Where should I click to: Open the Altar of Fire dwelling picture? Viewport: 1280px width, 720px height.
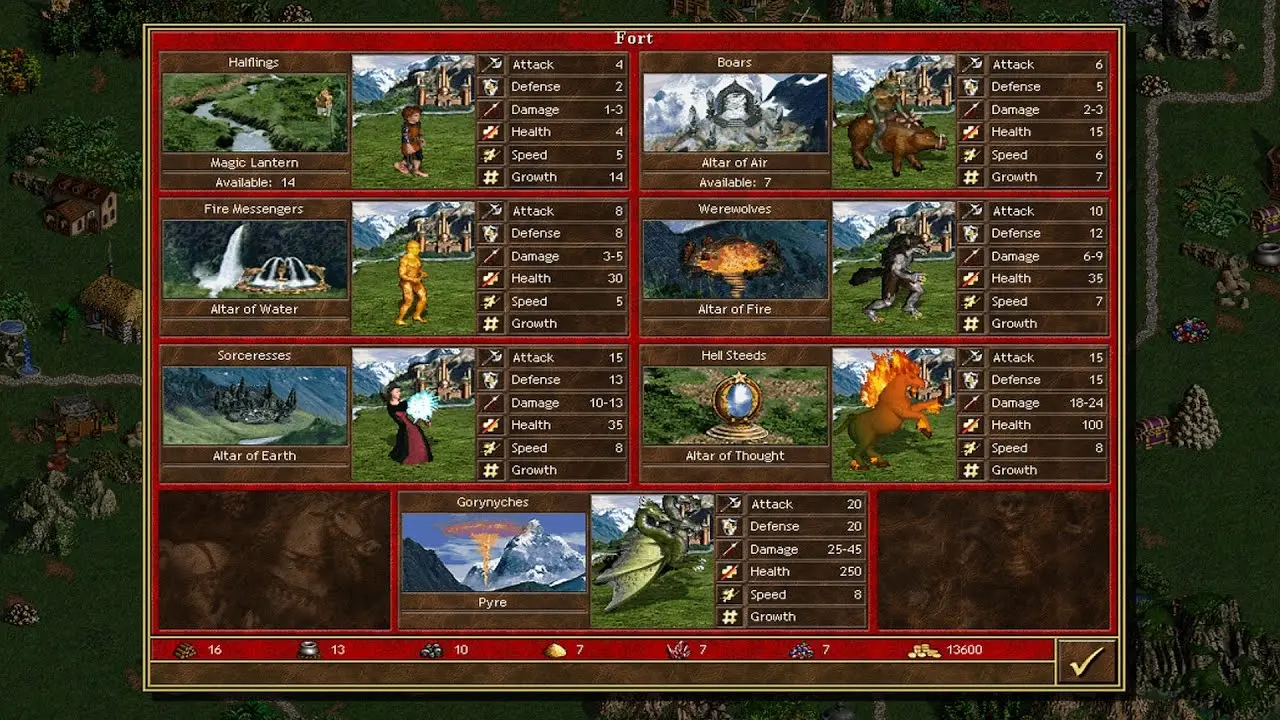coord(735,259)
